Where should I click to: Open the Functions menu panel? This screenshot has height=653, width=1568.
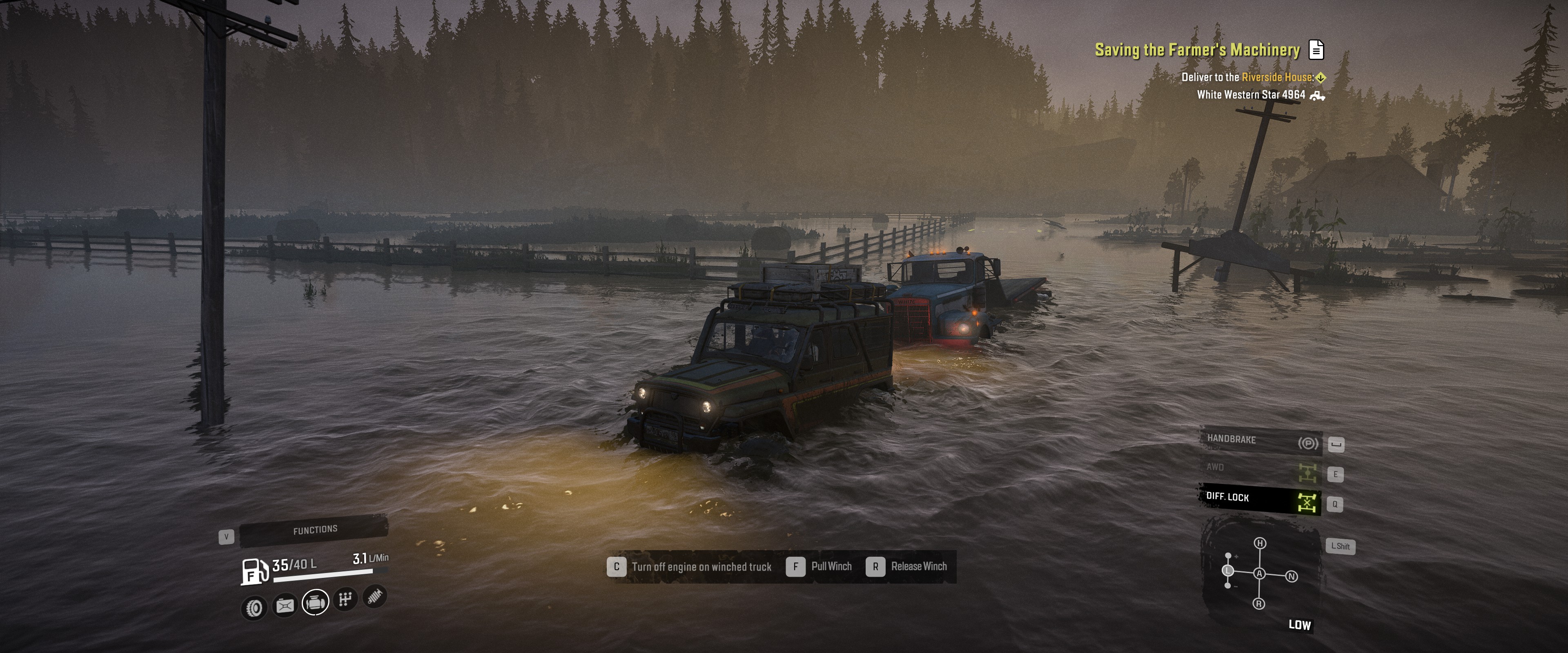(x=314, y=530)
